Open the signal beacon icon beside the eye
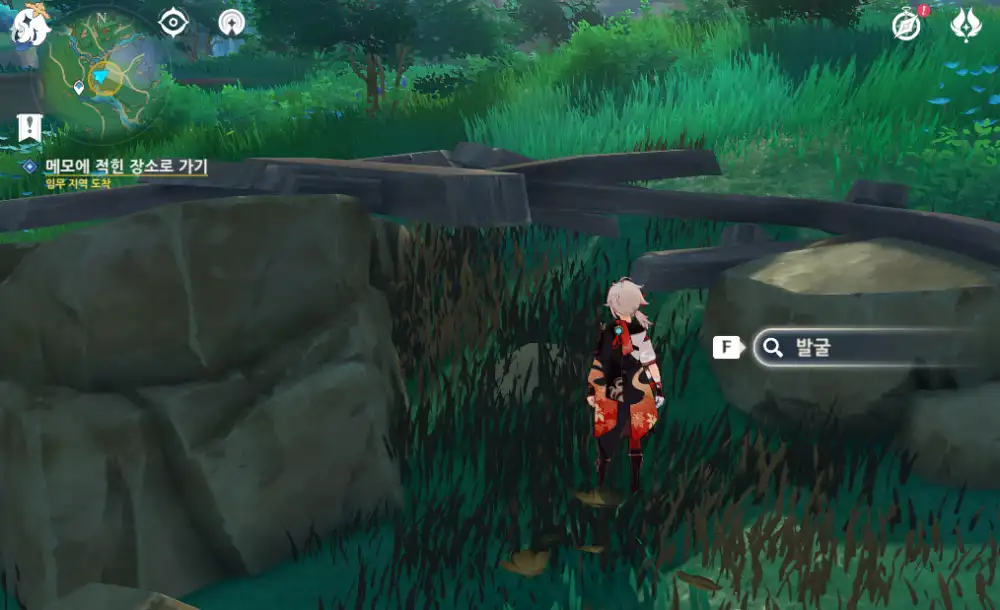This screenshot has height=610, width=1000. pos(232,22)
